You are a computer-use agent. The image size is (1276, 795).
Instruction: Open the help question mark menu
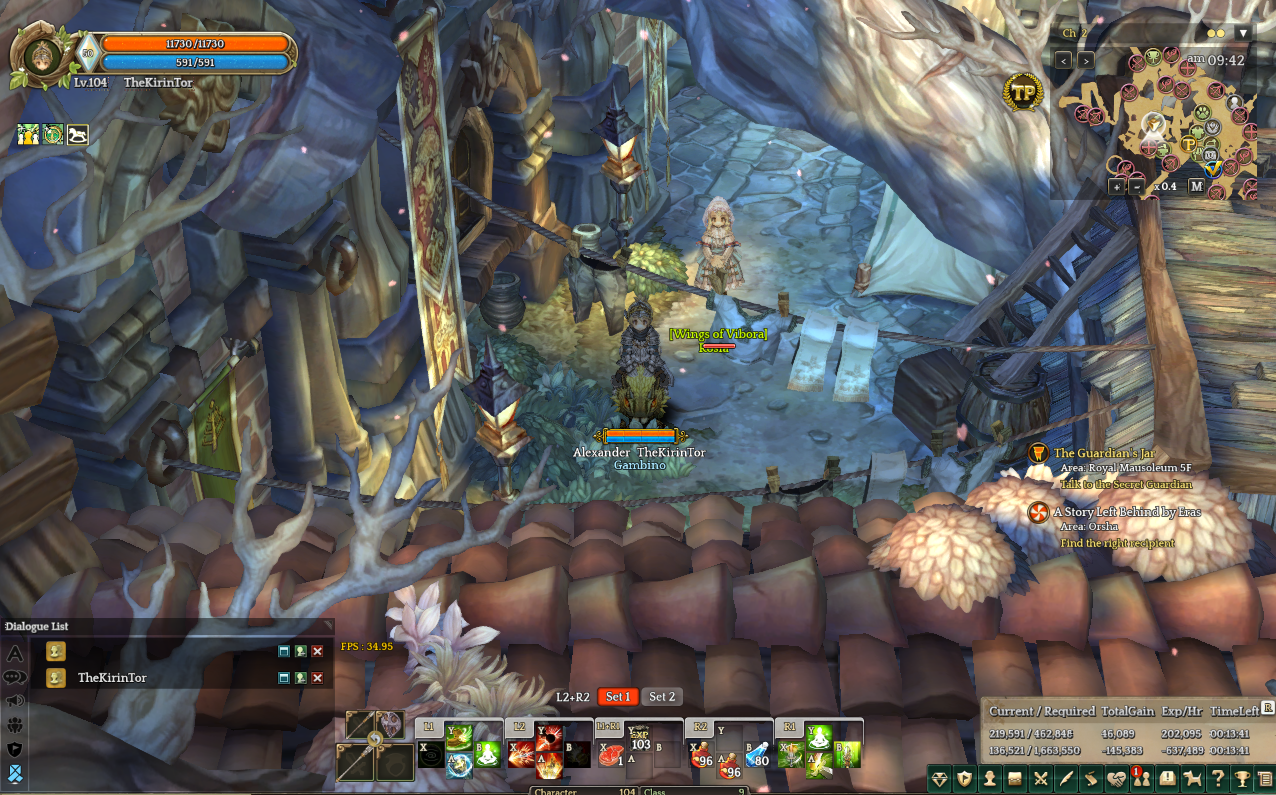1217,778
